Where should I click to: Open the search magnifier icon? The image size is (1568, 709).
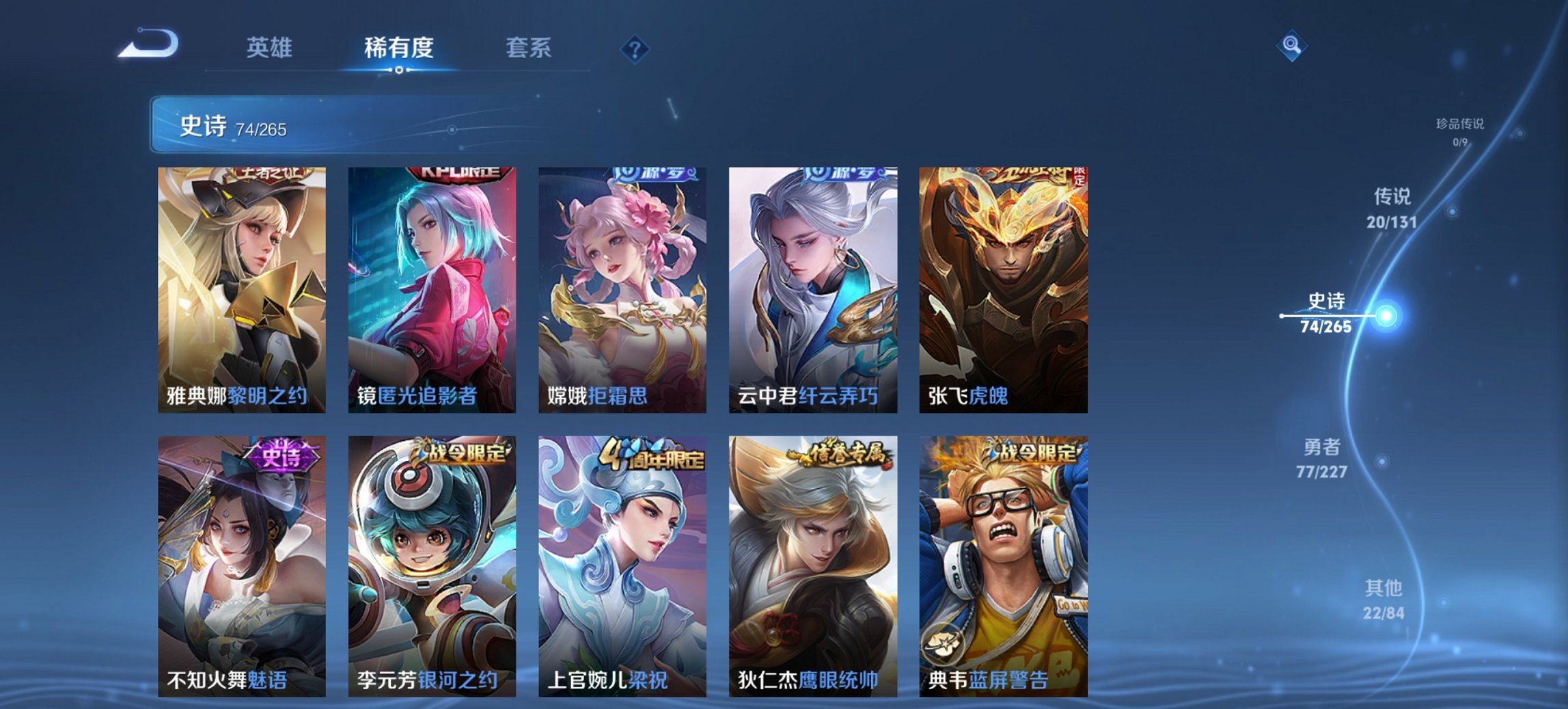[x=1291, y=45]
